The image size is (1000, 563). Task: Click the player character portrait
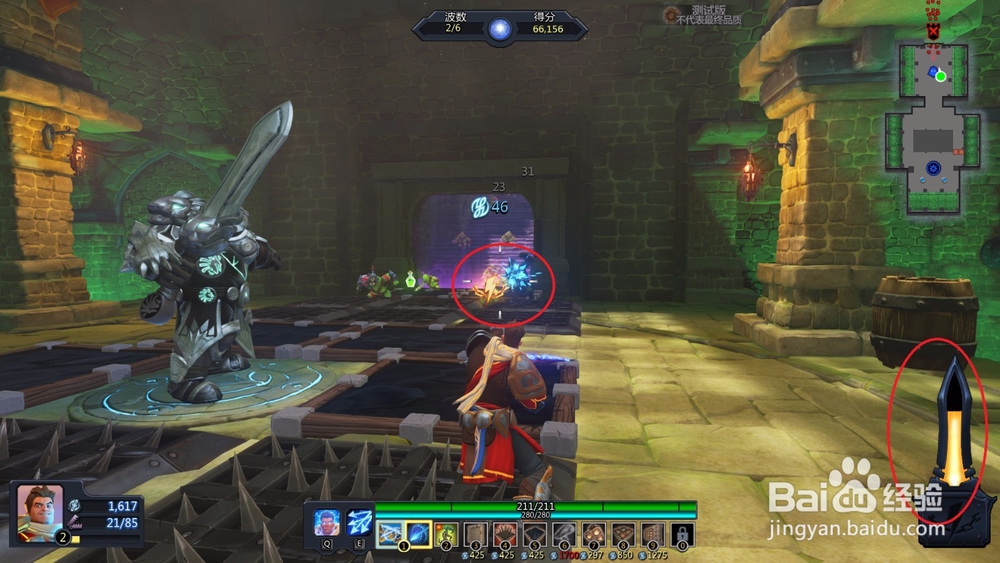tap(39, 509)
